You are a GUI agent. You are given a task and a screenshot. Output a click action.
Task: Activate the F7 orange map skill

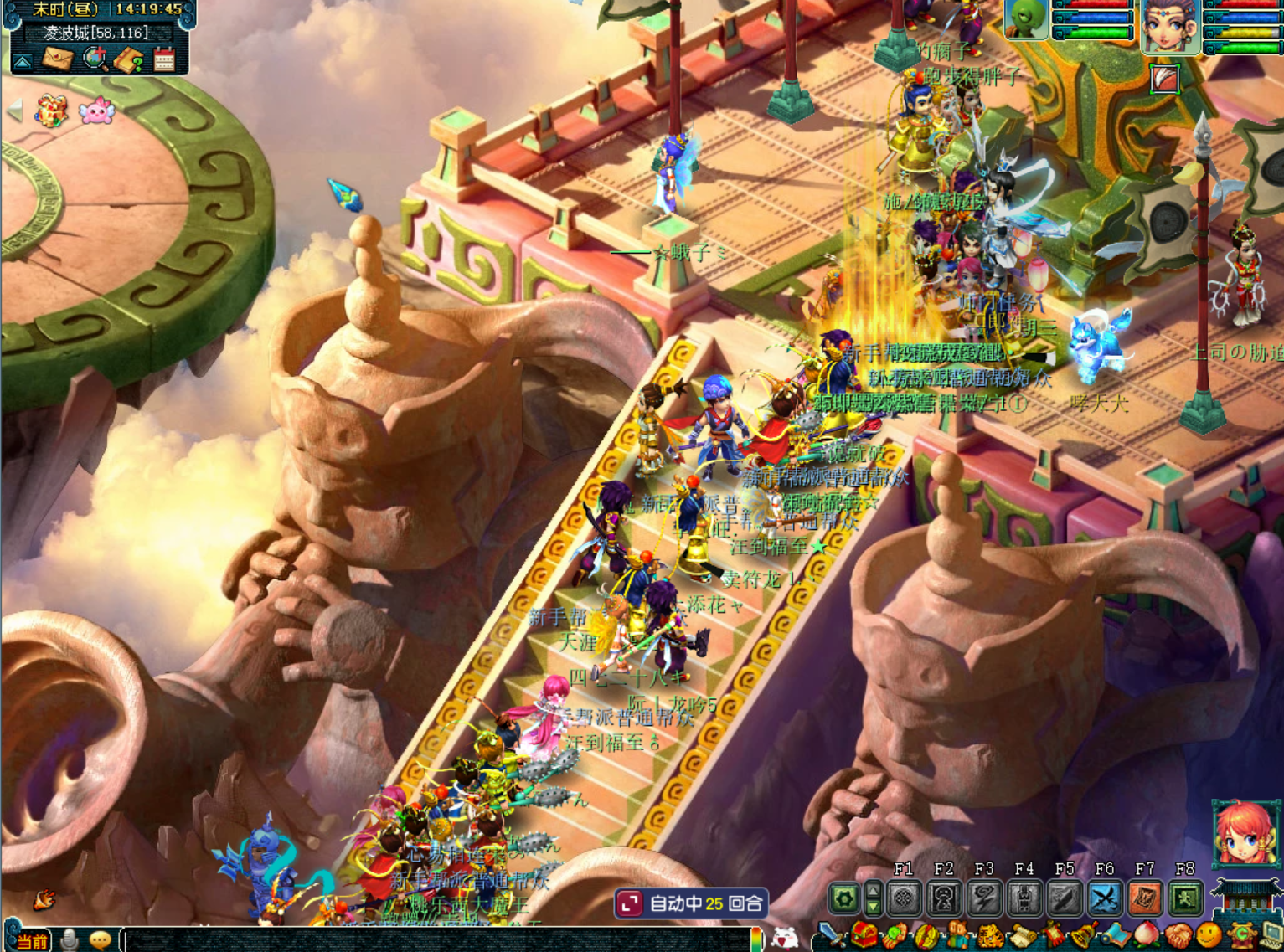tap(1145, 899)
